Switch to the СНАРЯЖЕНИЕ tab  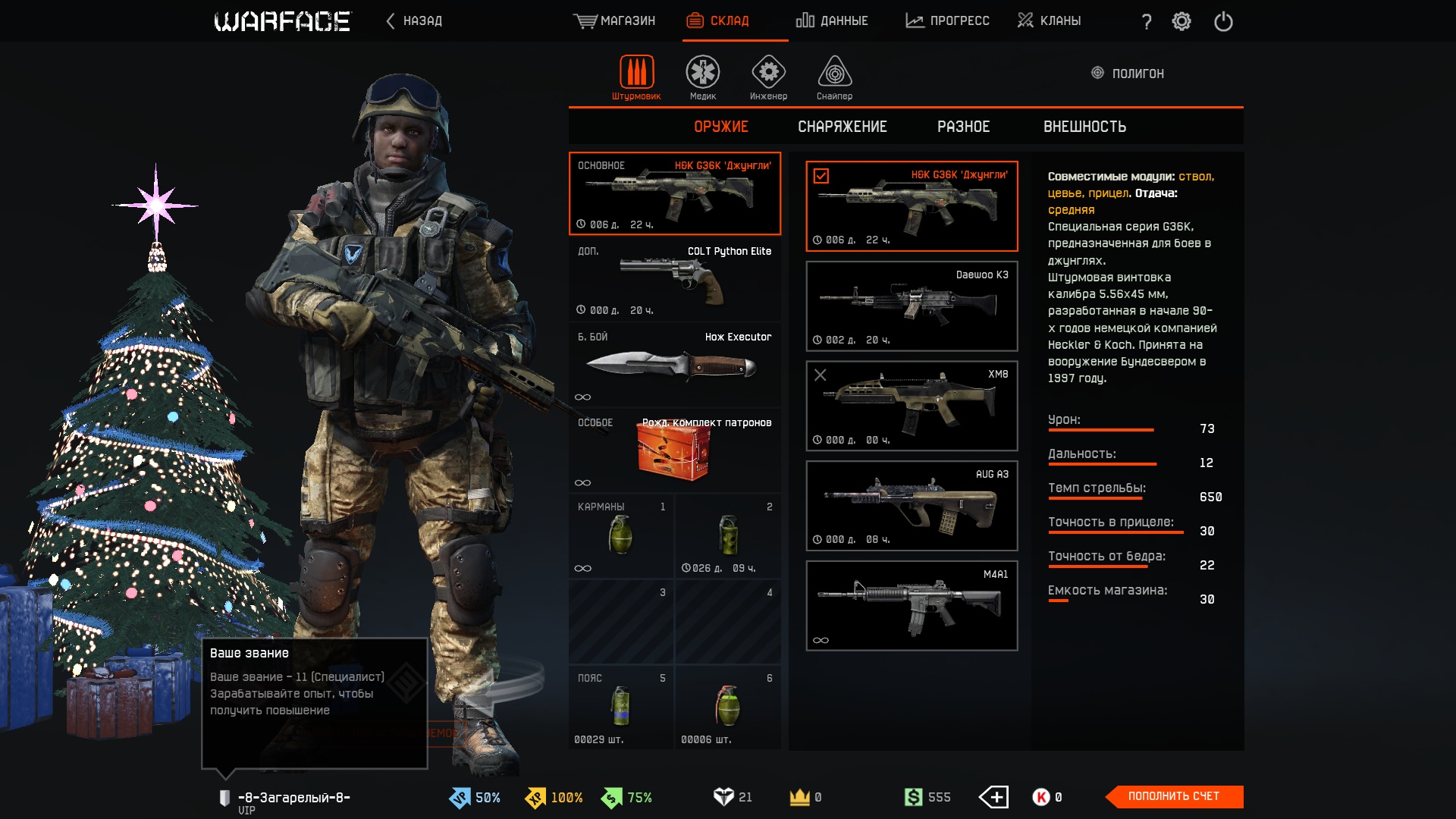[842, 127]
